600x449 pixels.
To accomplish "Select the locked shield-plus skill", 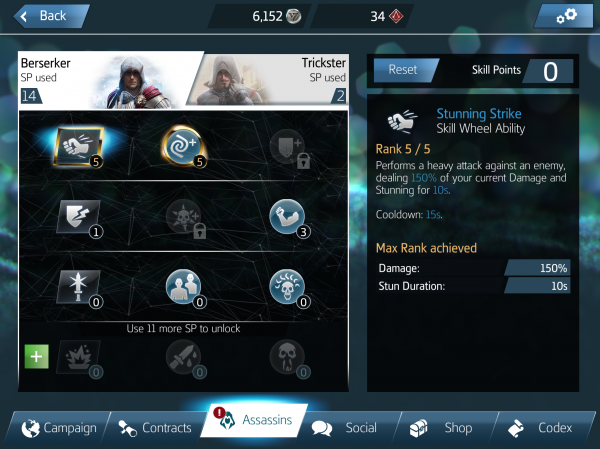I will click(285, 146).
